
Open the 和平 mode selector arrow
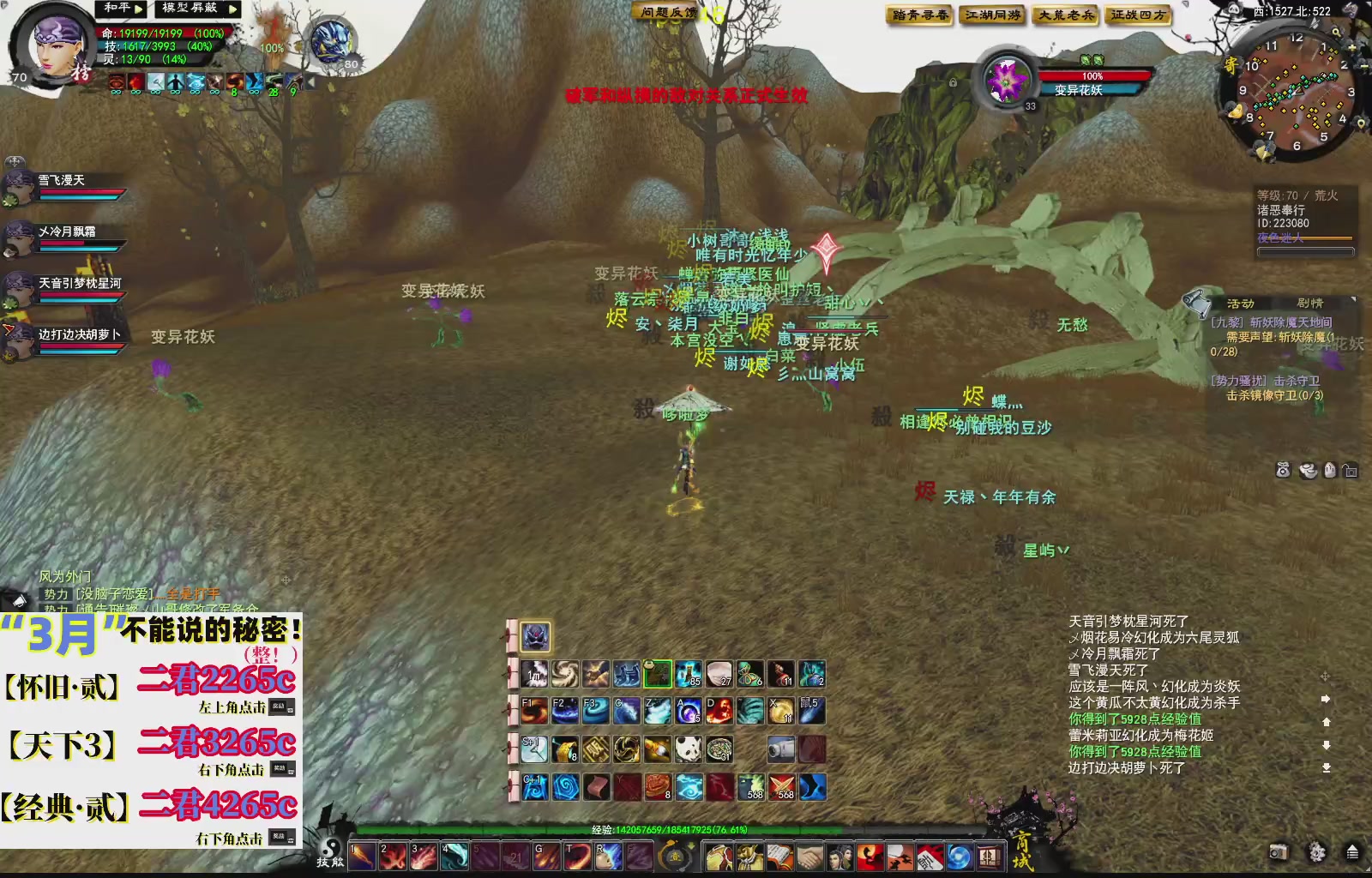pos(138,10)
